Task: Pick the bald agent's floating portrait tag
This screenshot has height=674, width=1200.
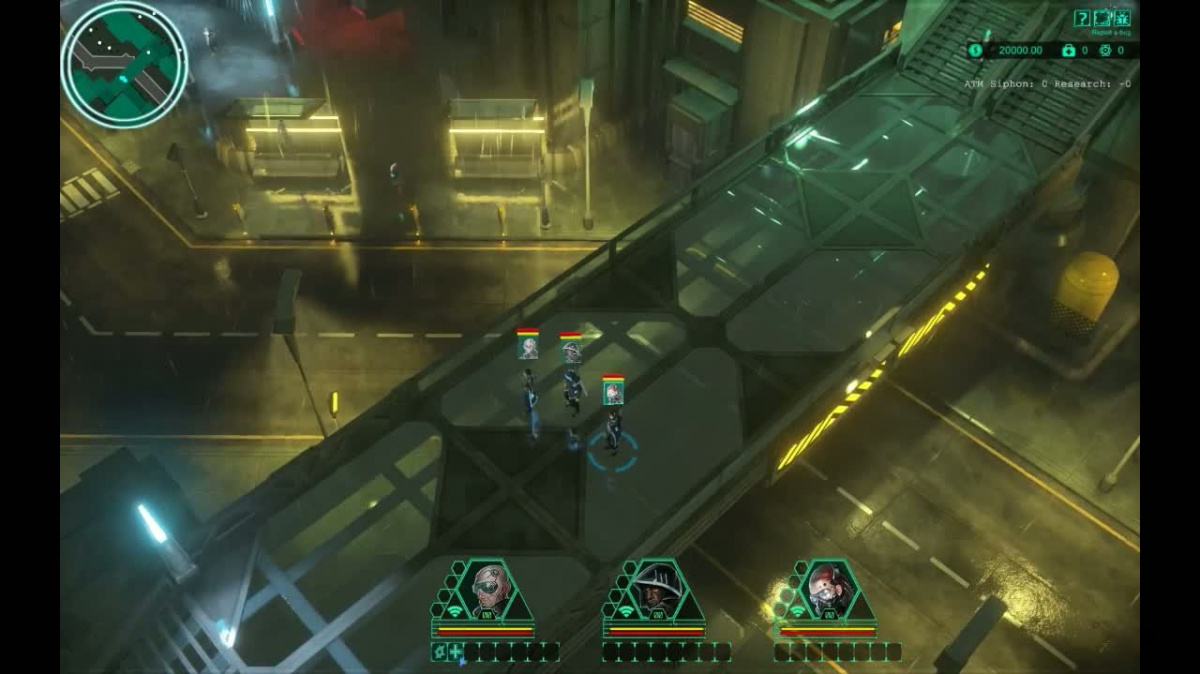Action: click(x=528, y=346)
